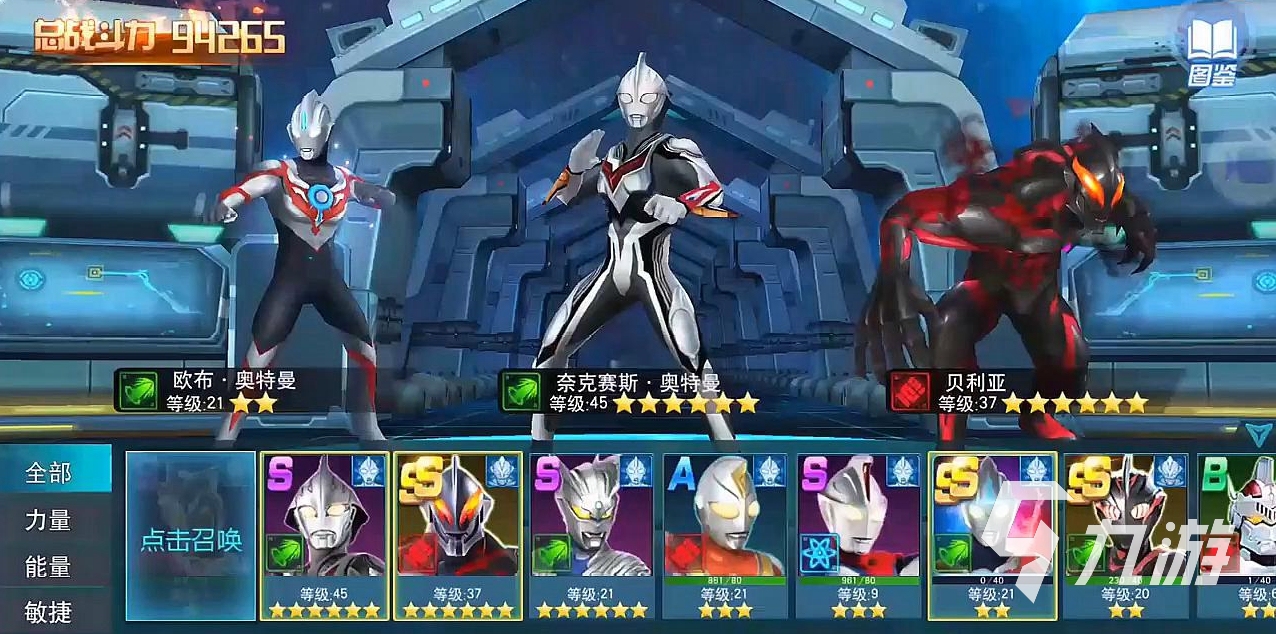This screenshot has height=634, width=1276.
Task: Switch to the 全部 filter tab
Action: click(50, 472)
